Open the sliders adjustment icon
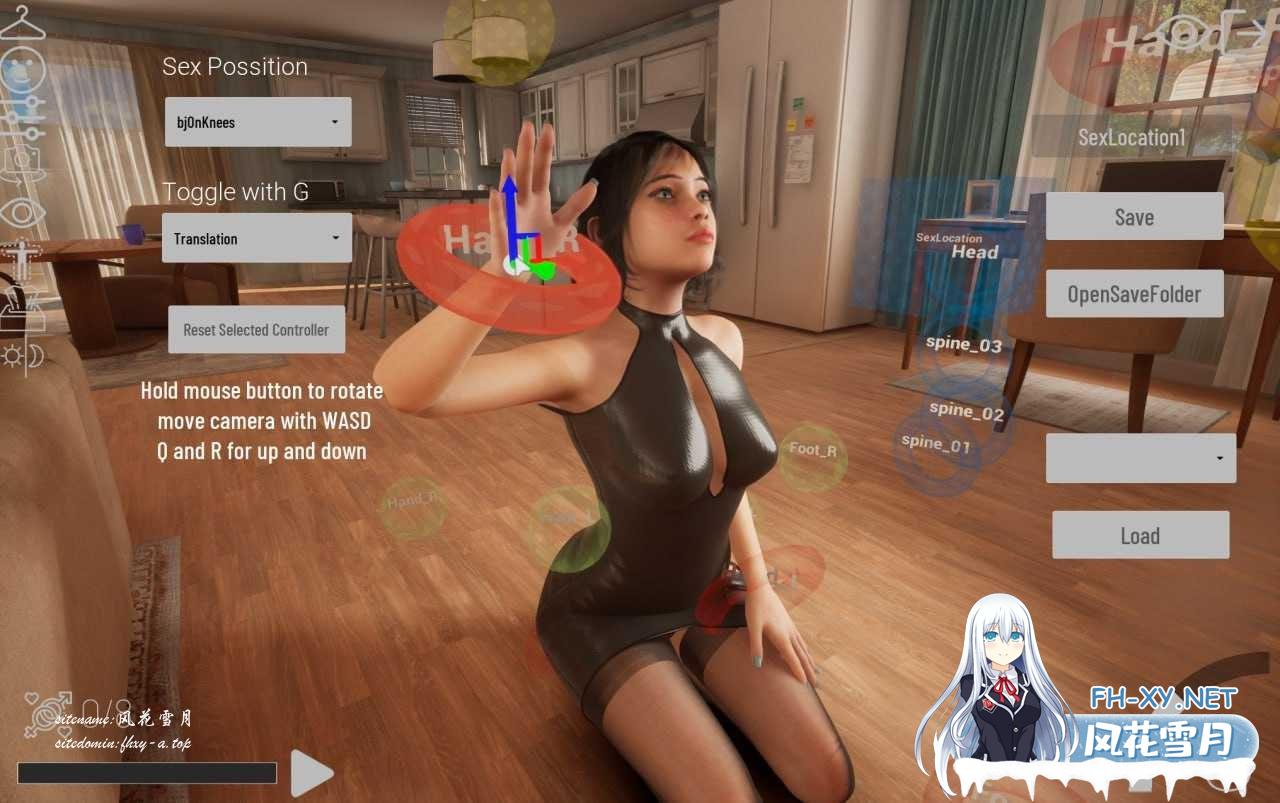This screenshot has width=1280, height=803. [21, 116]
